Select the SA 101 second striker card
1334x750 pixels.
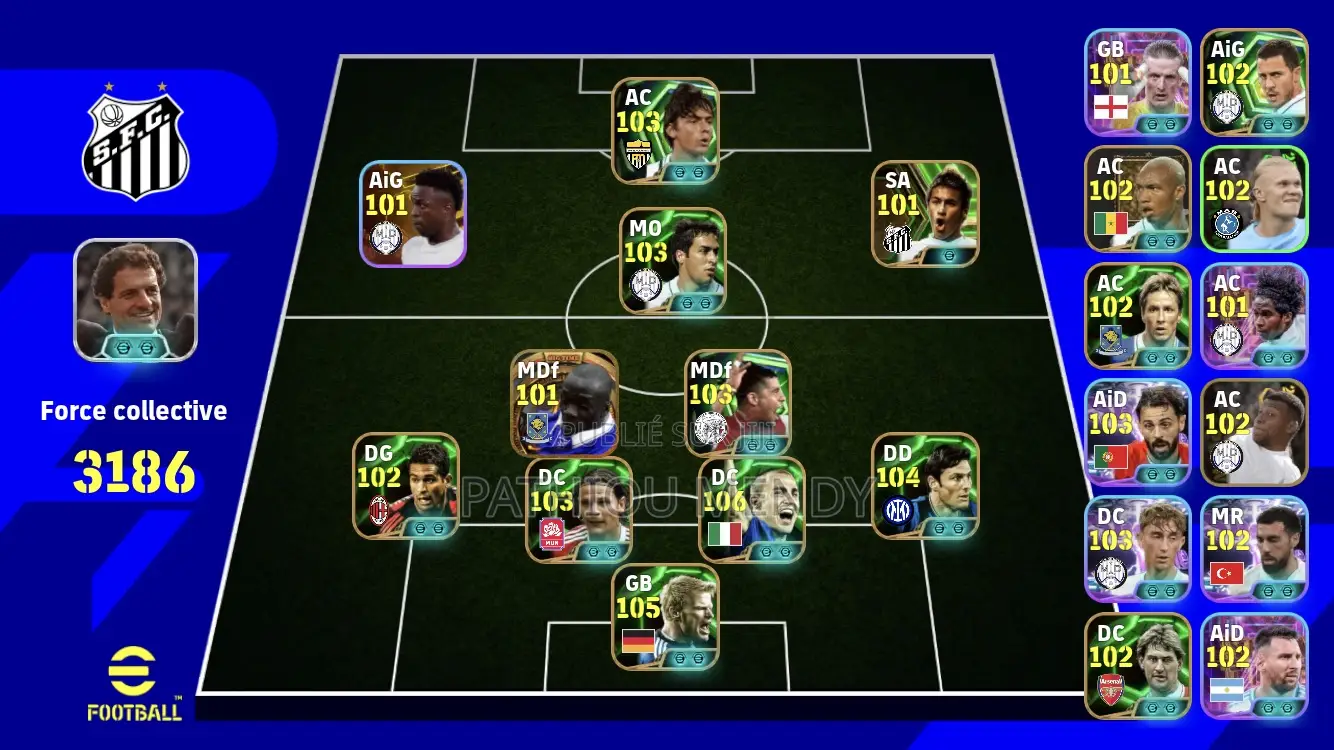point(925,214)
